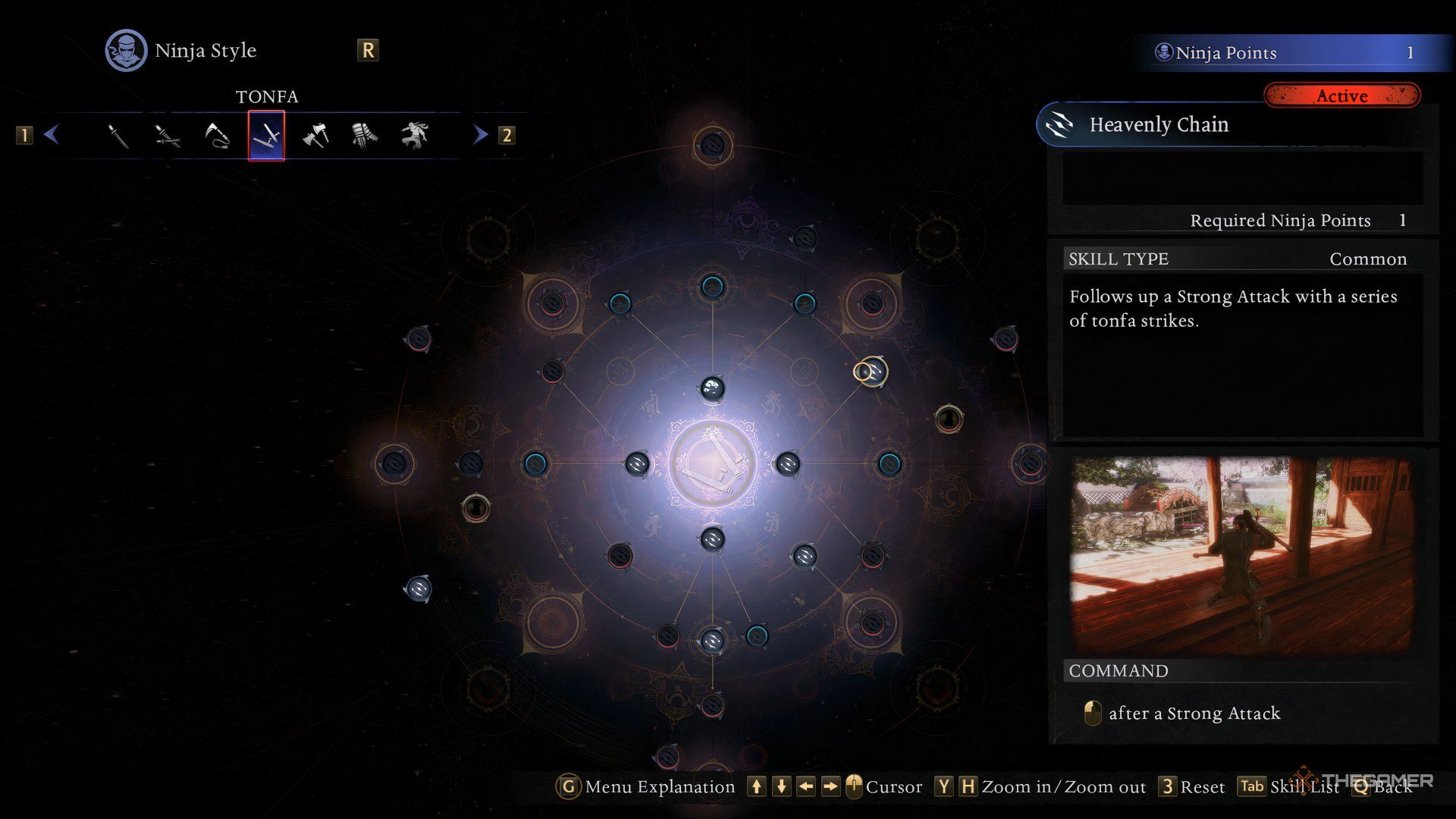Select the single sword weapon tab

pos(118,136)
